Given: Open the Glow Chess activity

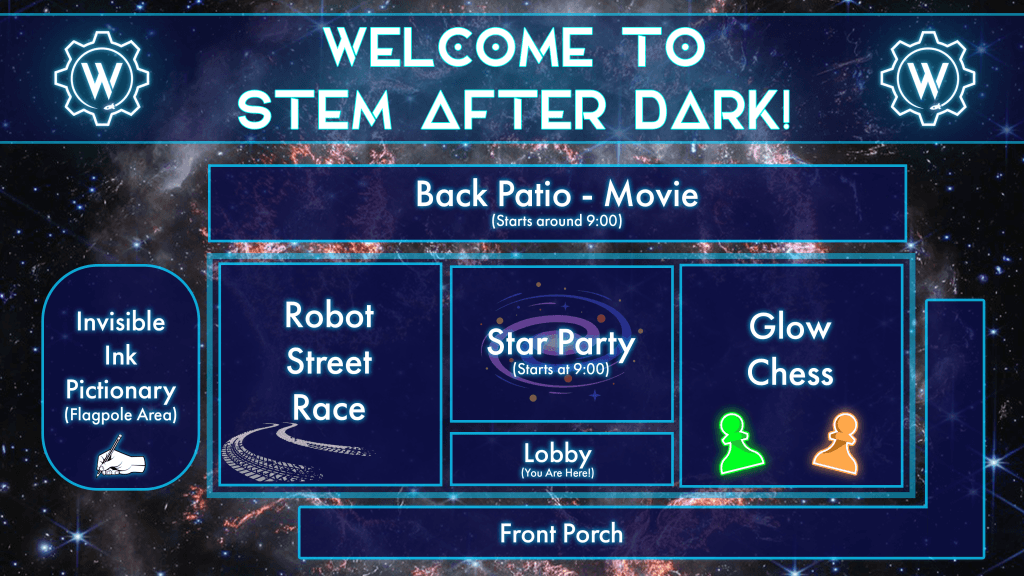Looking at the screenshot, I should click(x=790, y=373).
